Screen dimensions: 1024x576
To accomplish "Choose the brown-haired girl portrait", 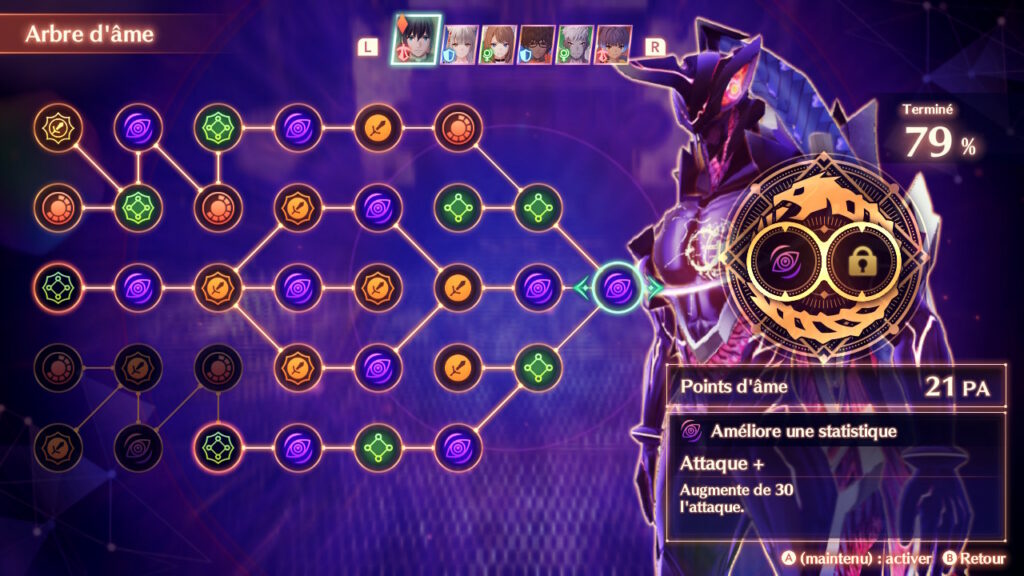I will [498, 45].
